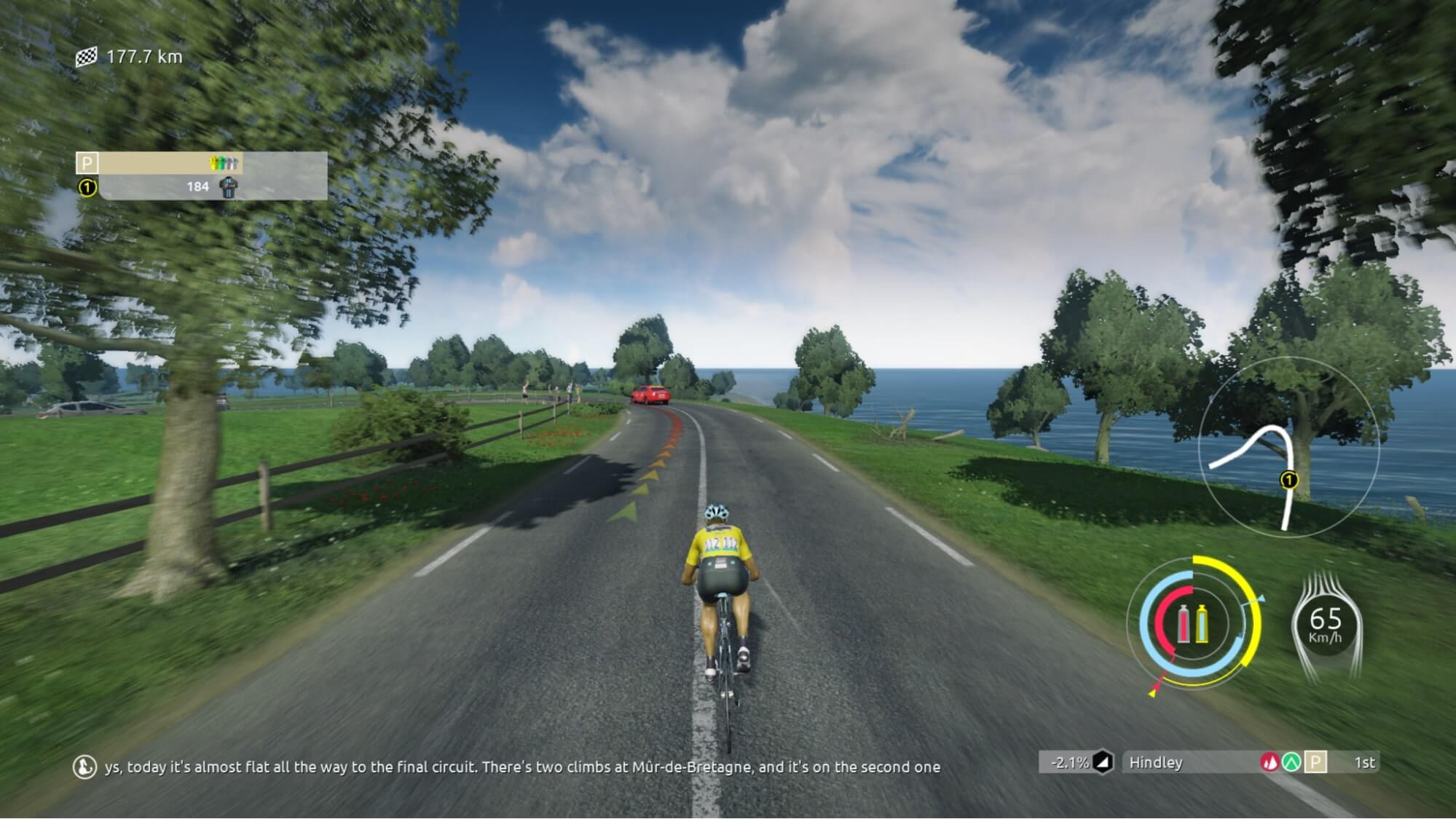Click the team radio icon beside the message

84,767
